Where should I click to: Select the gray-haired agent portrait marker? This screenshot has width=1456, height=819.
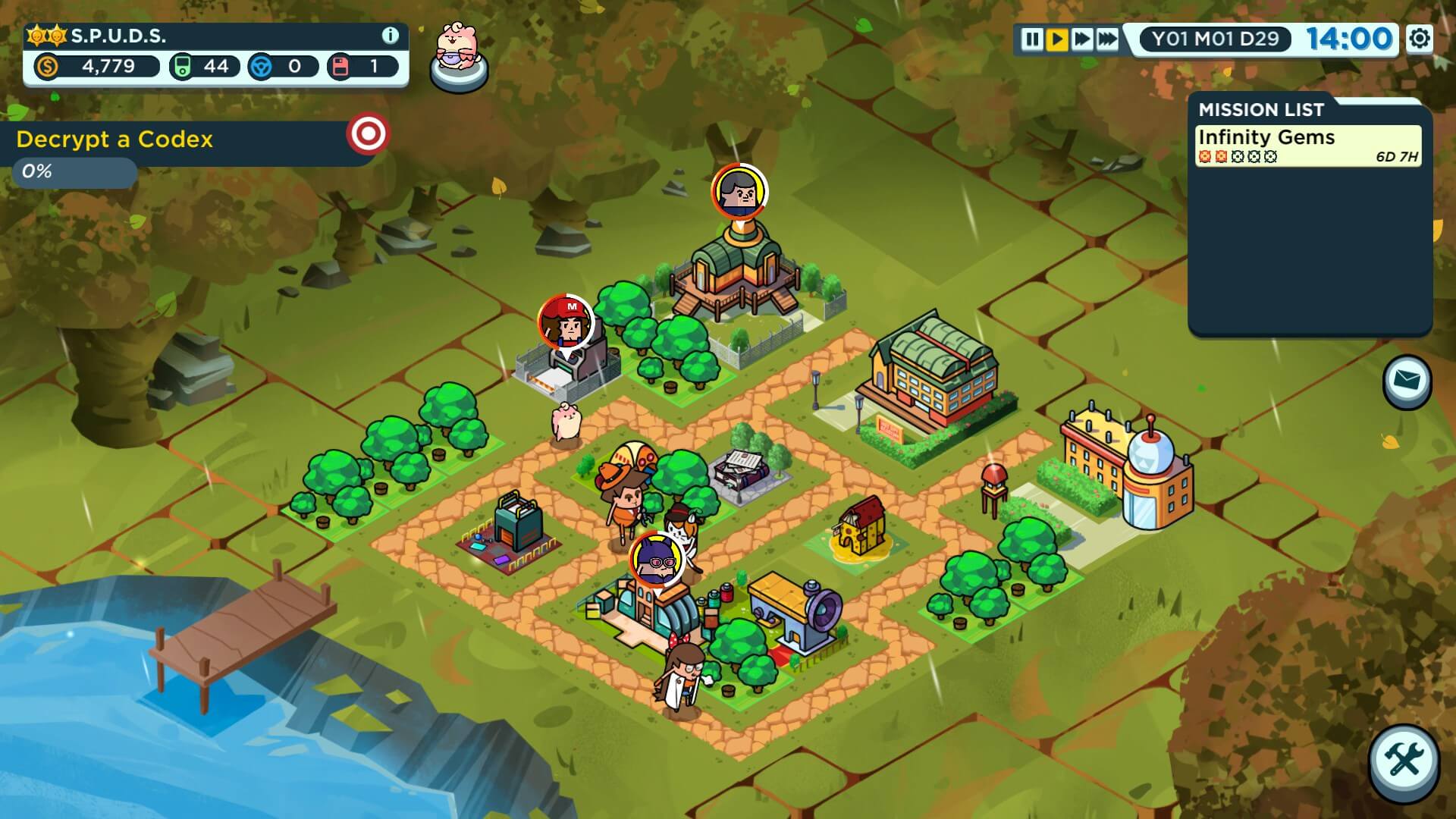click(739, 191)
